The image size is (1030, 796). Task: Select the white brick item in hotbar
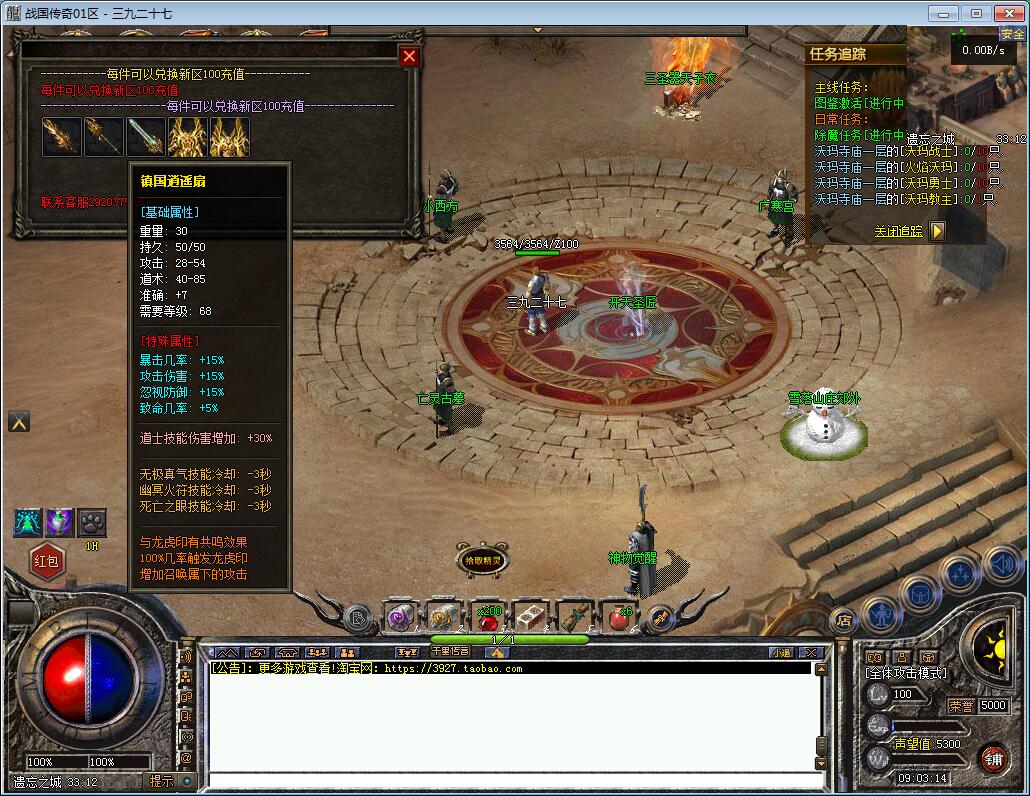click(531, 618)
